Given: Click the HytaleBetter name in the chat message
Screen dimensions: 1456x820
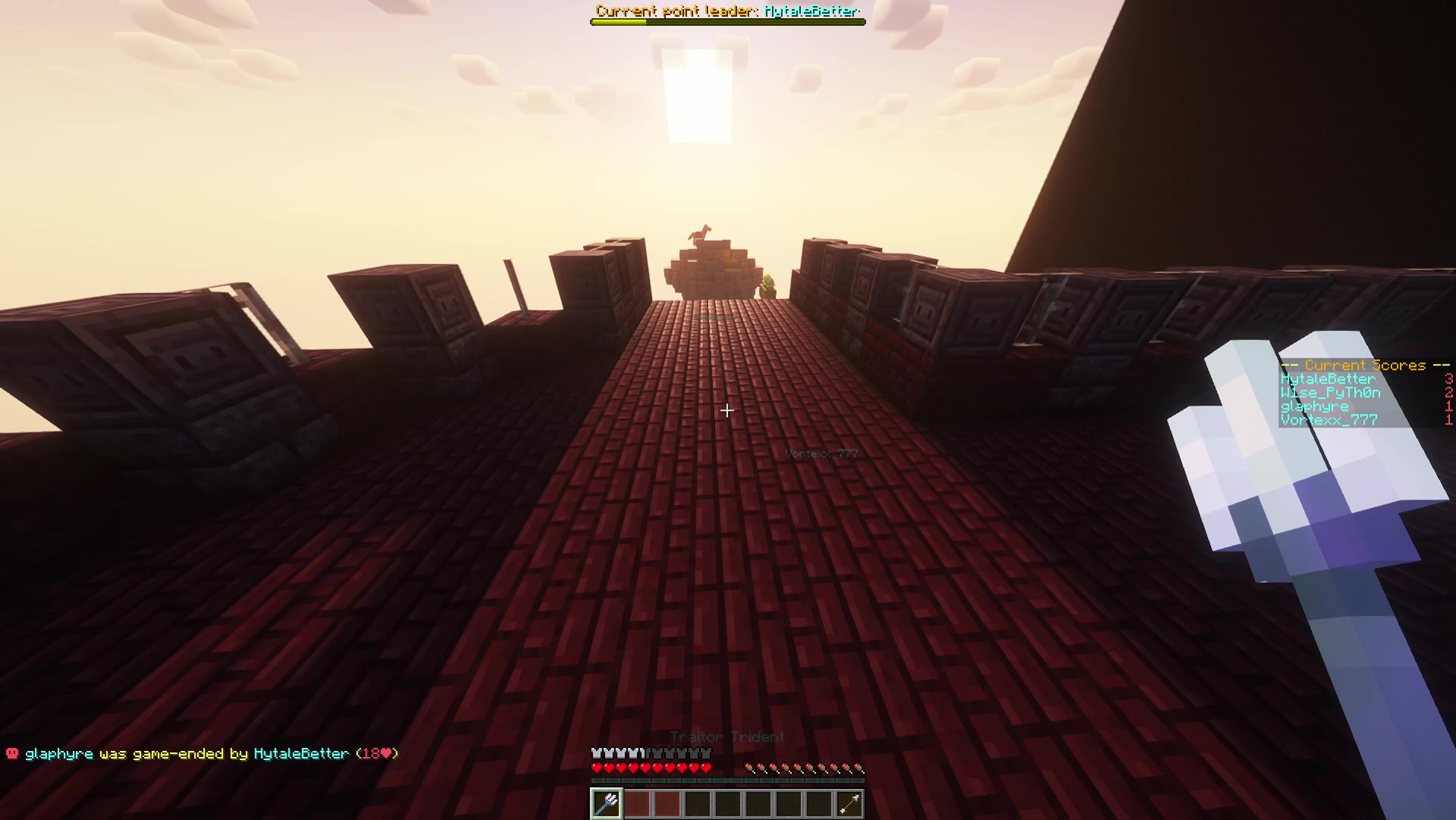Looking at the screenshot, I should click(x=301, y=754).
